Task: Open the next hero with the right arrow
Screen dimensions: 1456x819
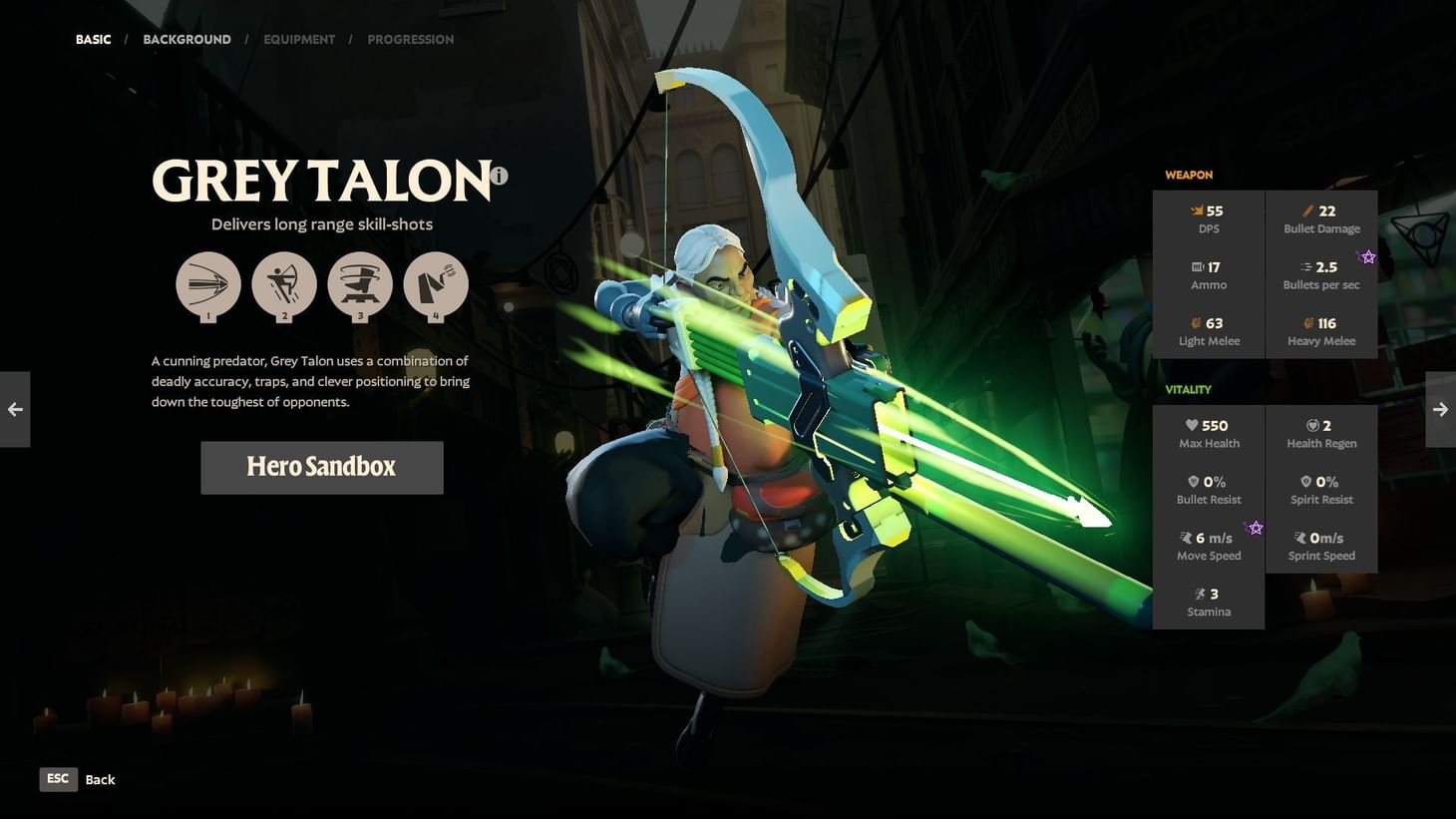Action: (x=1440, y=409)
